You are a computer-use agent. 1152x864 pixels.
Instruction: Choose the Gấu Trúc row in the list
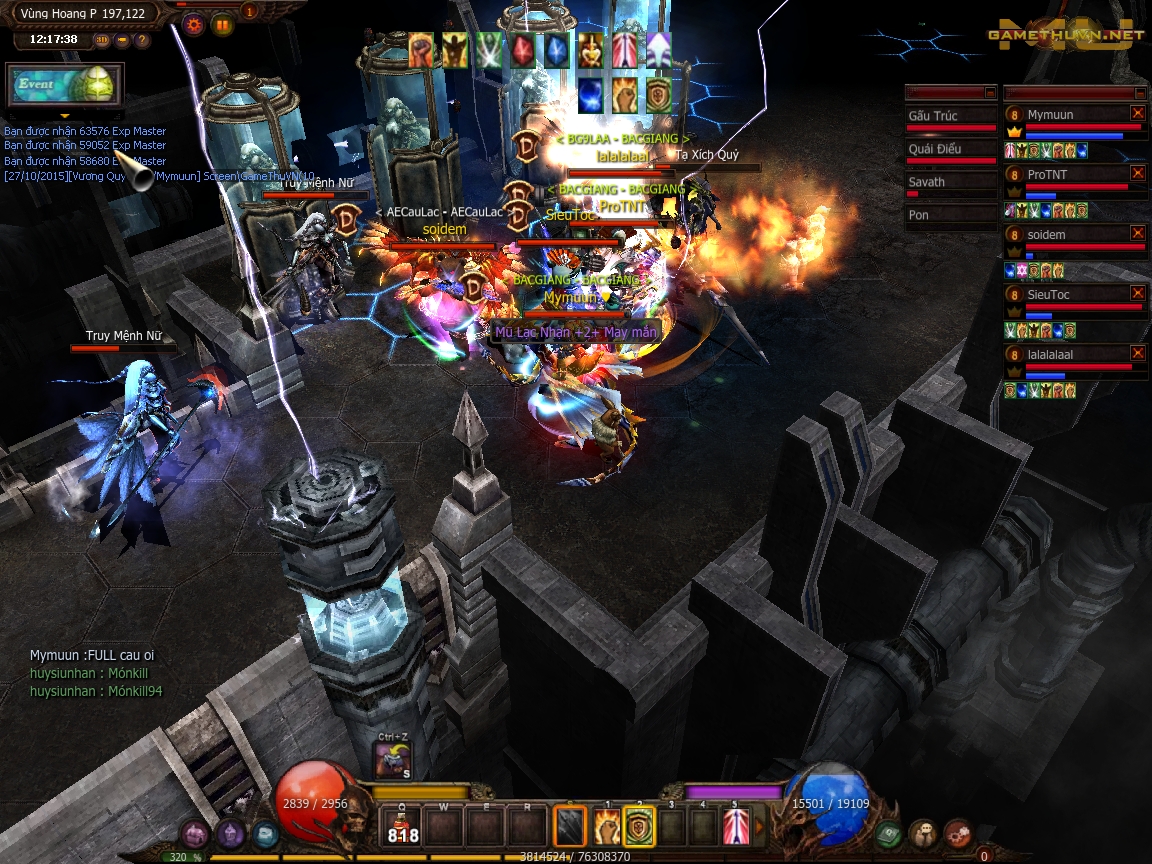click(950, 116)
